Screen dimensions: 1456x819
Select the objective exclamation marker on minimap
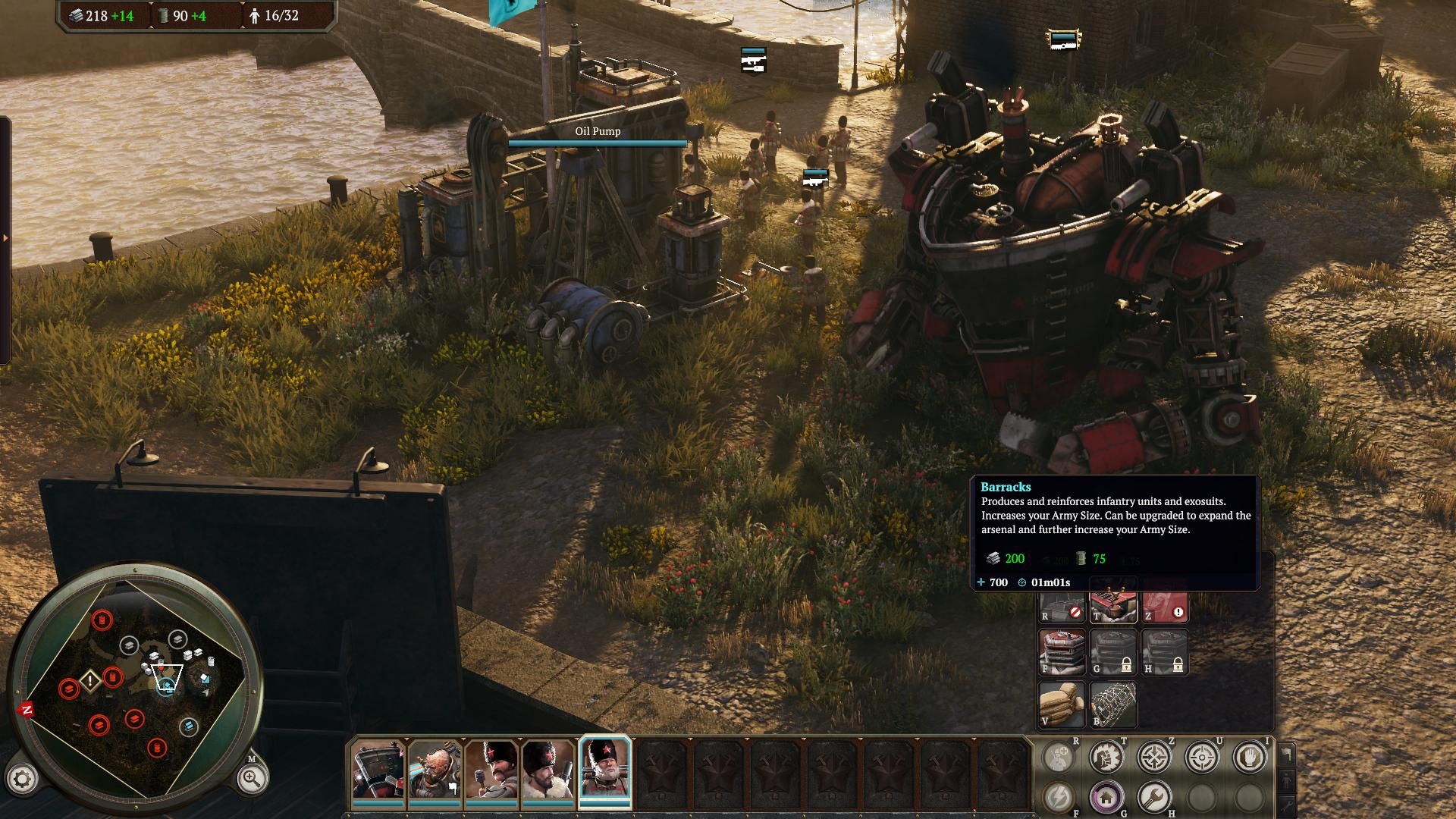pos(90,680)
